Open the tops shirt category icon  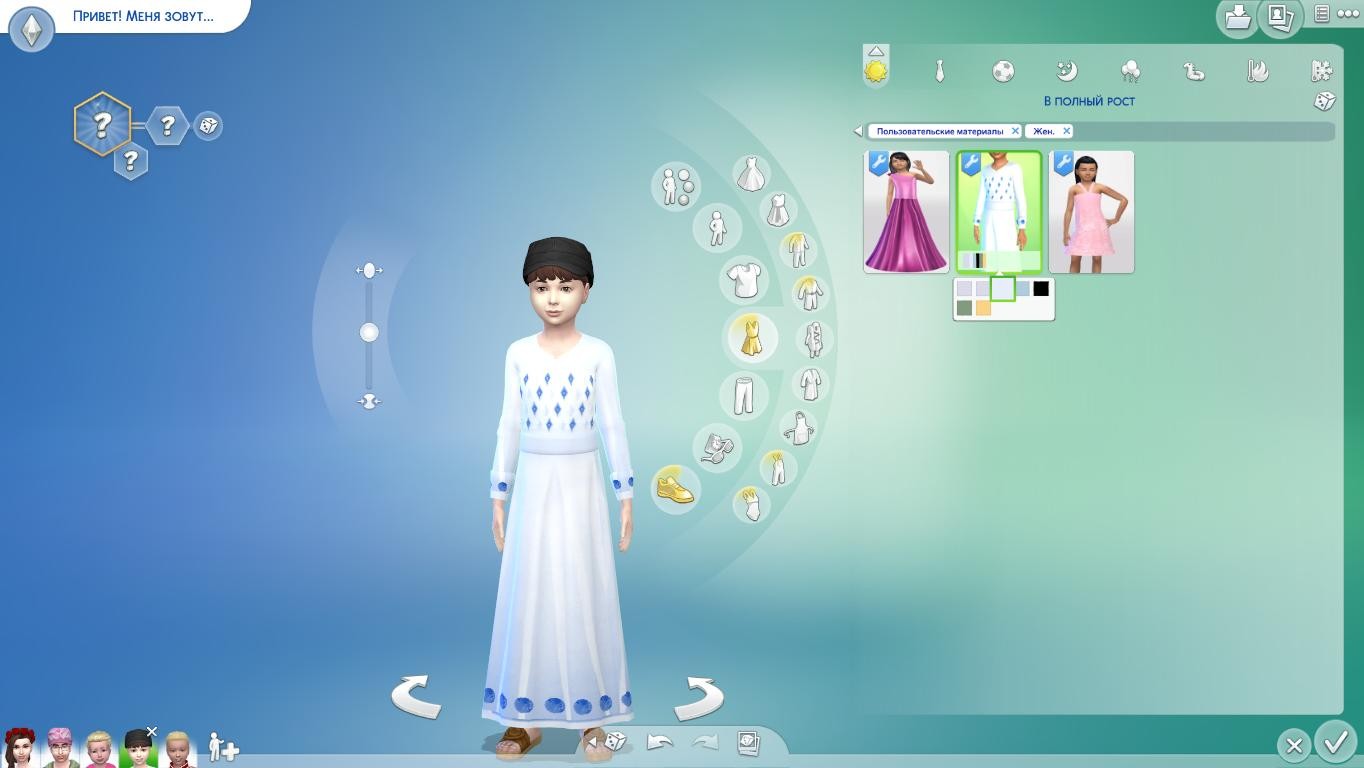[x=744, y=281]
